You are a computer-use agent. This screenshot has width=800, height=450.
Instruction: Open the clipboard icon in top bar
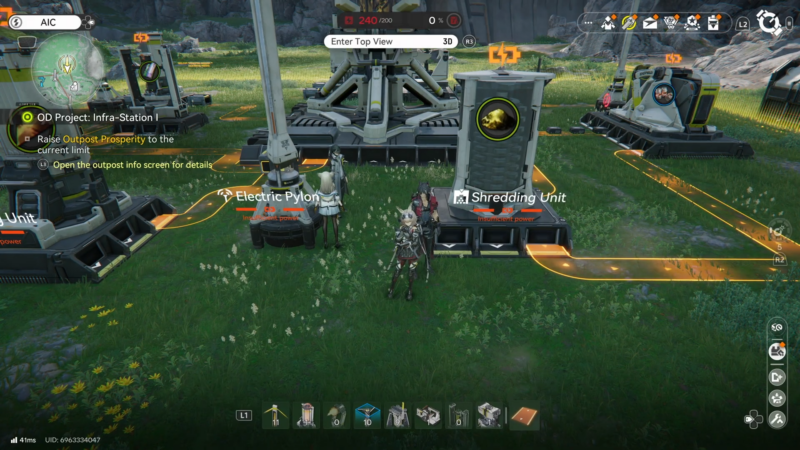point(713,22)
